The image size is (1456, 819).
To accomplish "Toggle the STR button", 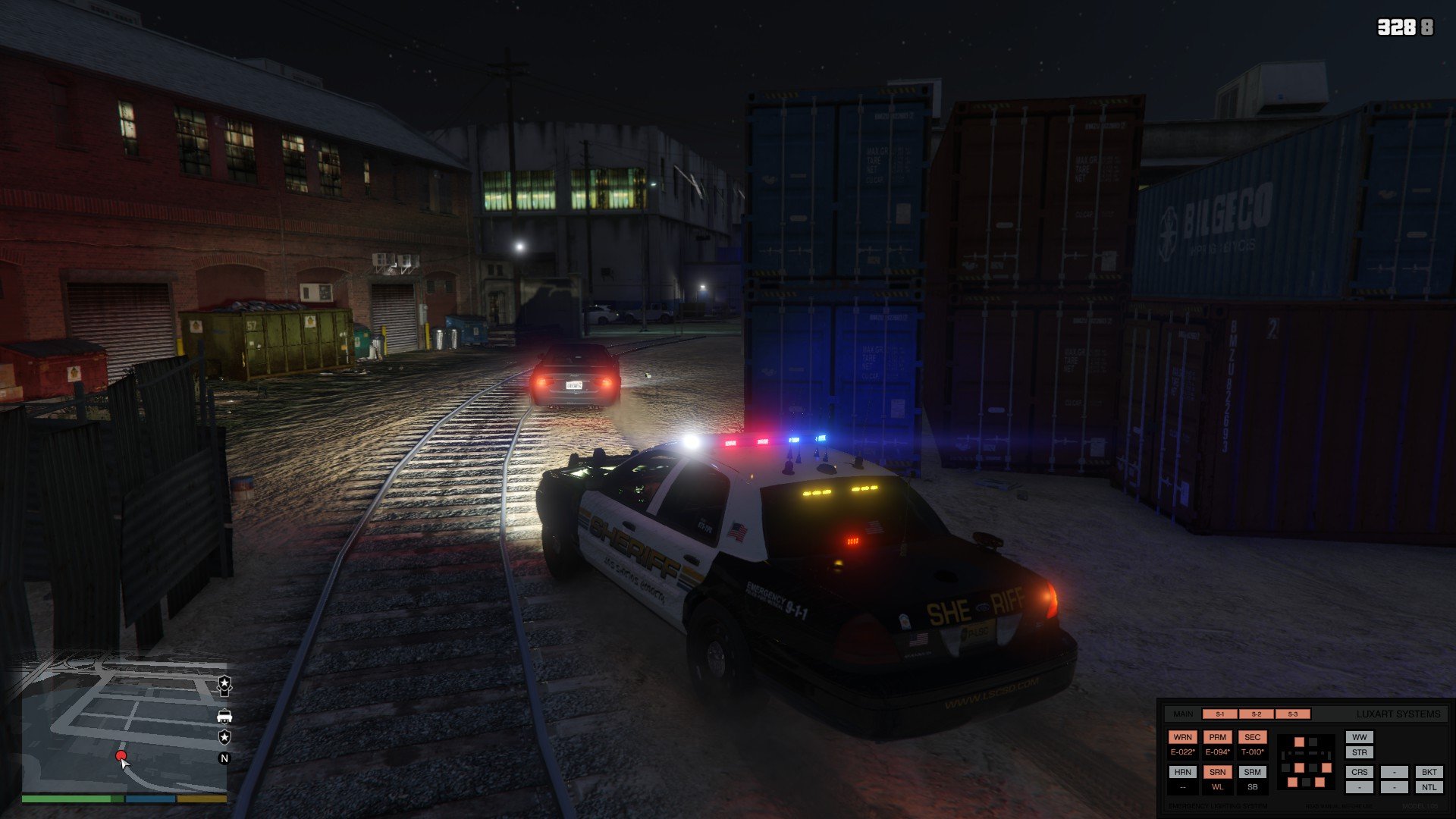I will [1359, 752].
